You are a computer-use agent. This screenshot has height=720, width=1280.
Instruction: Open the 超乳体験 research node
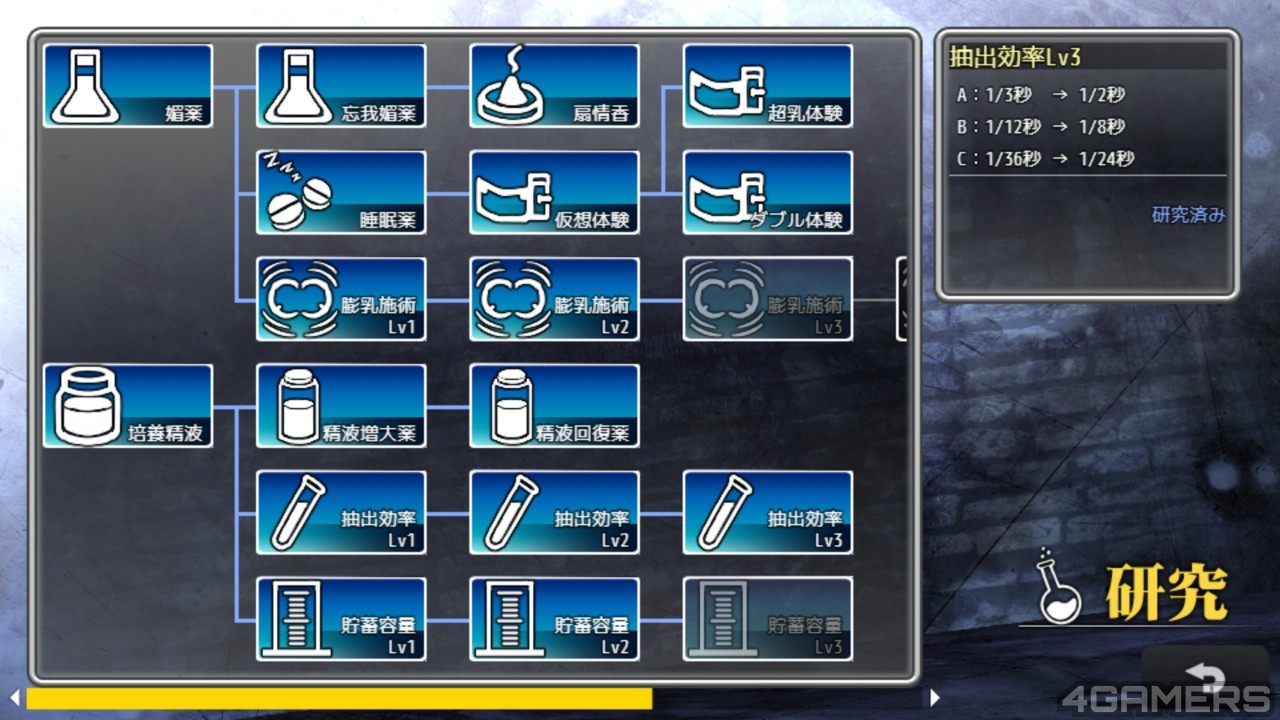pyautogui.click(x=767, y=86)
